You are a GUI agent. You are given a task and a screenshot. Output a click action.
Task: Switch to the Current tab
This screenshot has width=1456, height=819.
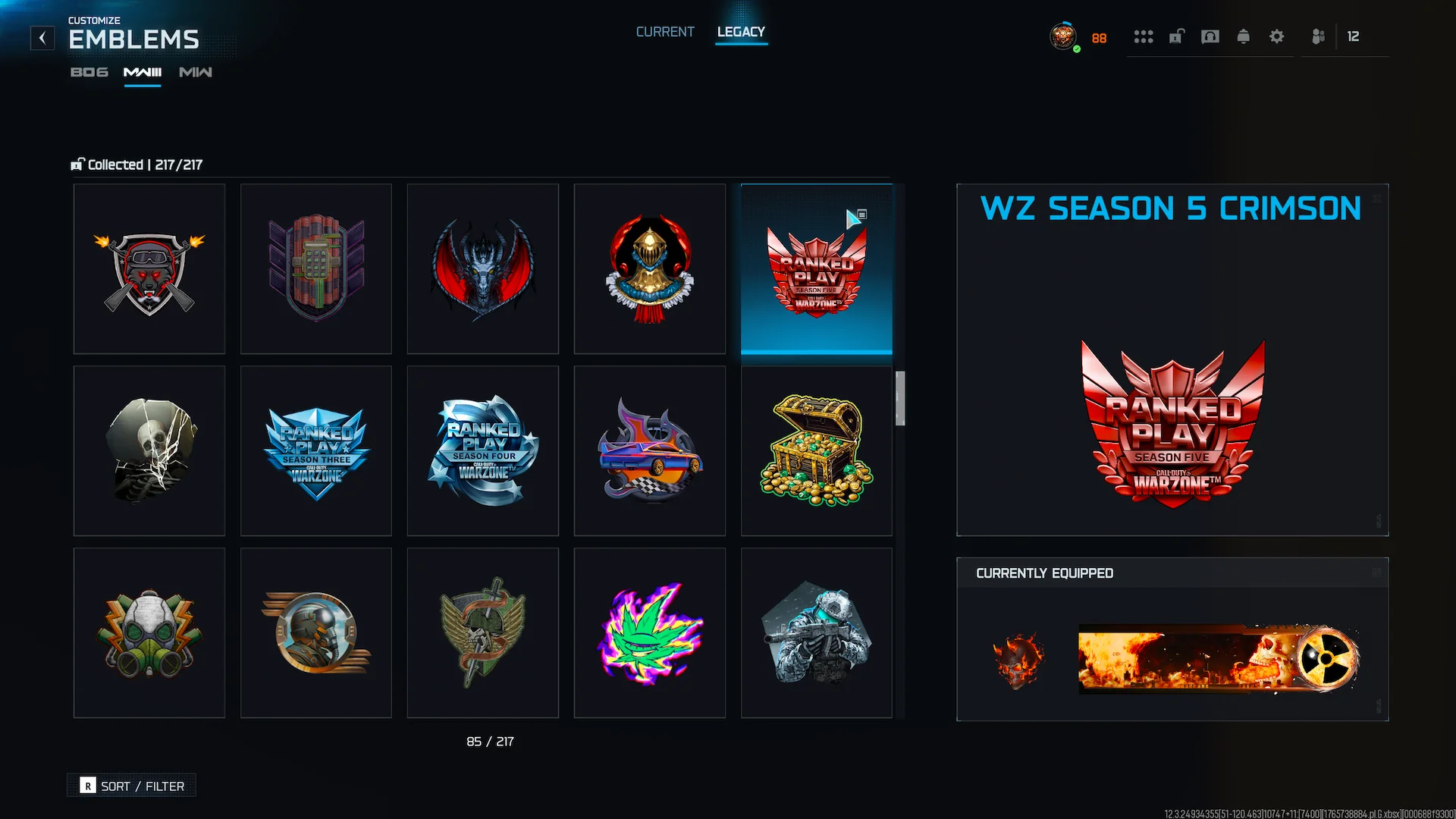coord(665,32)
